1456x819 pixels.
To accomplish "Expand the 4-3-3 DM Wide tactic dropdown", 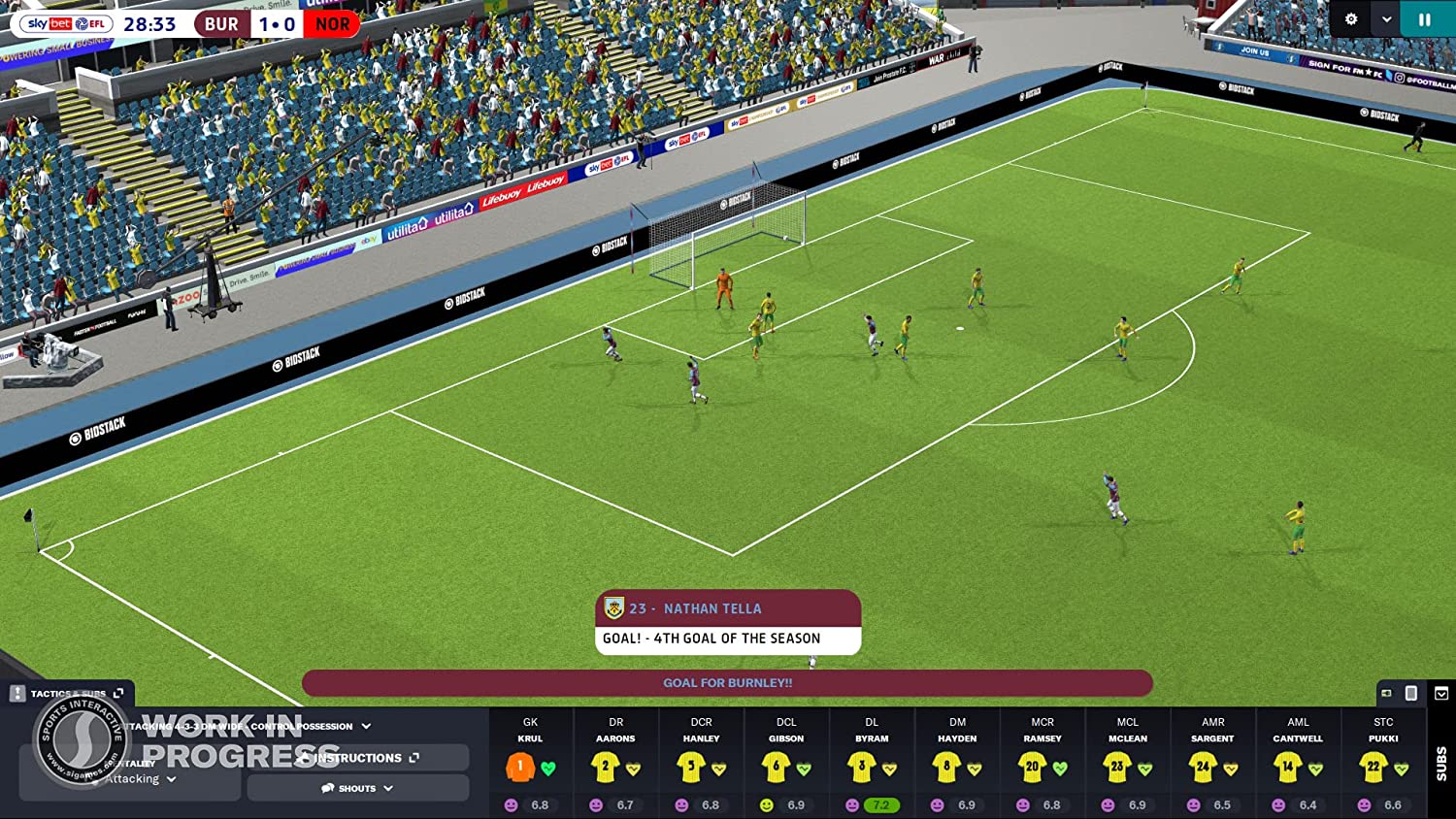I will tap(366, 726).
